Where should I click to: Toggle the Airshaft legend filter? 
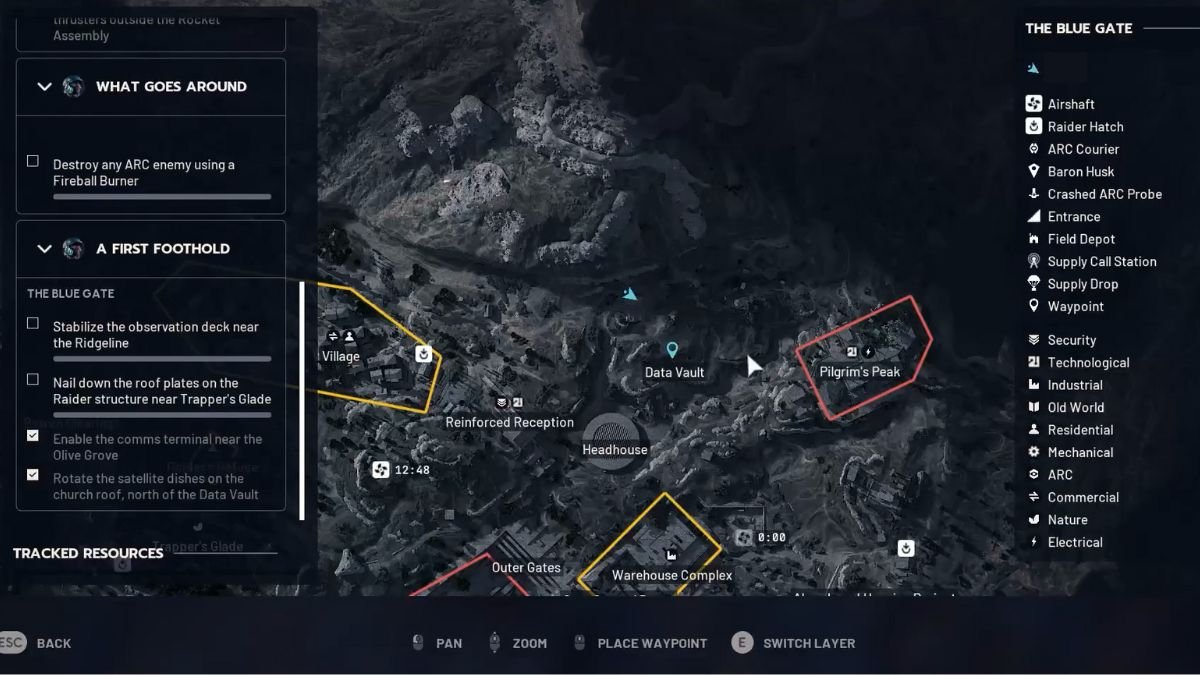point(1070,104)
